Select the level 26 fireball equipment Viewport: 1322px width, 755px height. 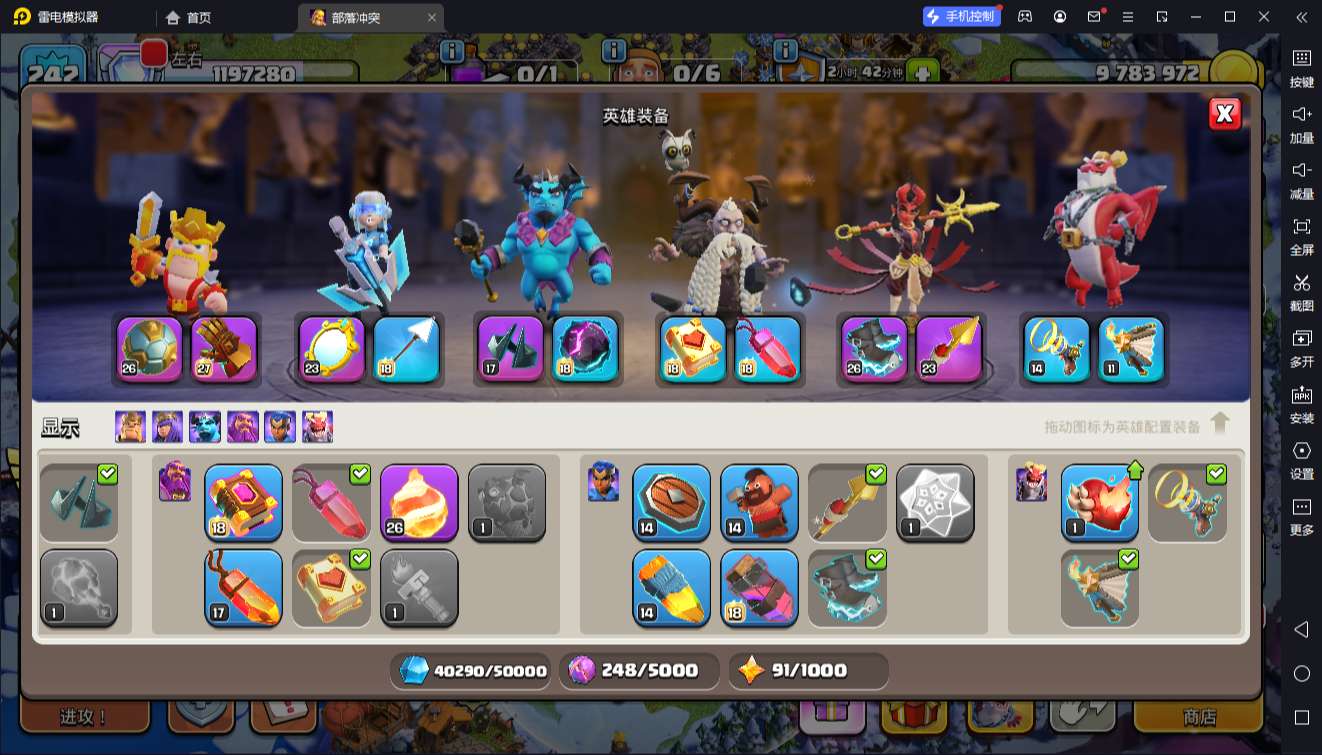(419, 502)
